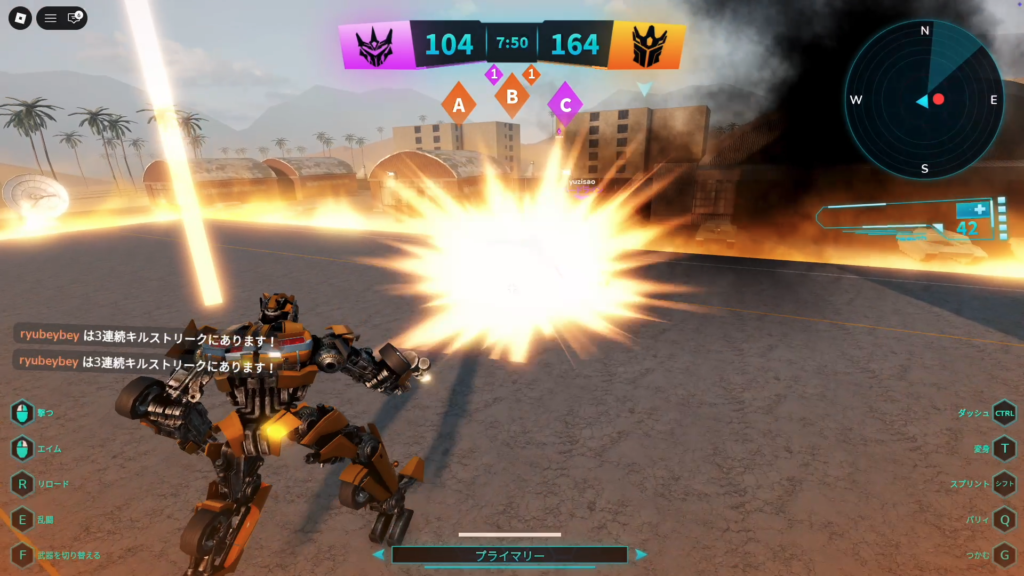Click the プライマリー weapon label bar

pos(509,555)
